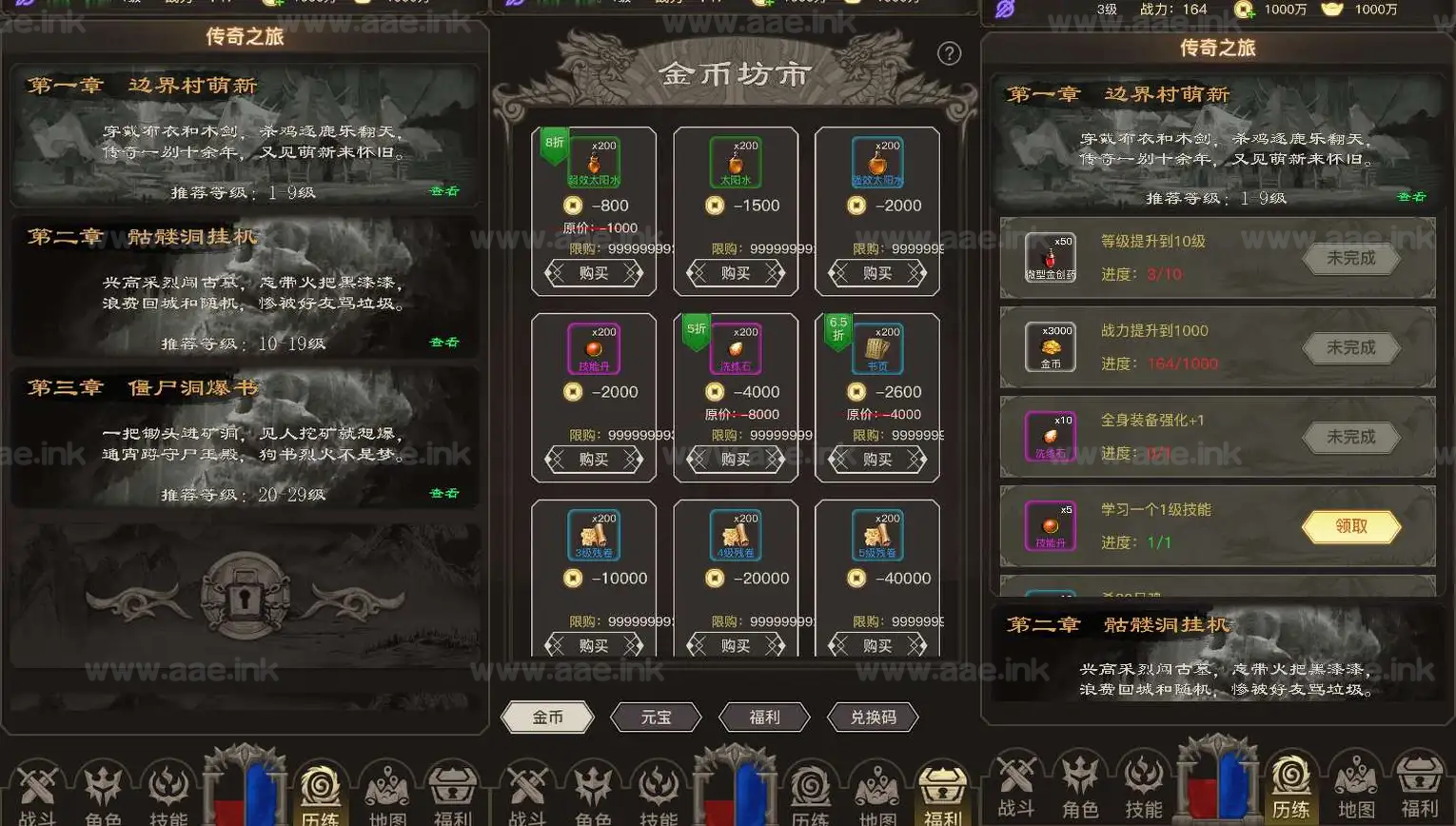Buy the discounted 羽效太阳水 potion
This screenshot has width=1456, height=826.
pyautogui.click(x=592, y=273)
